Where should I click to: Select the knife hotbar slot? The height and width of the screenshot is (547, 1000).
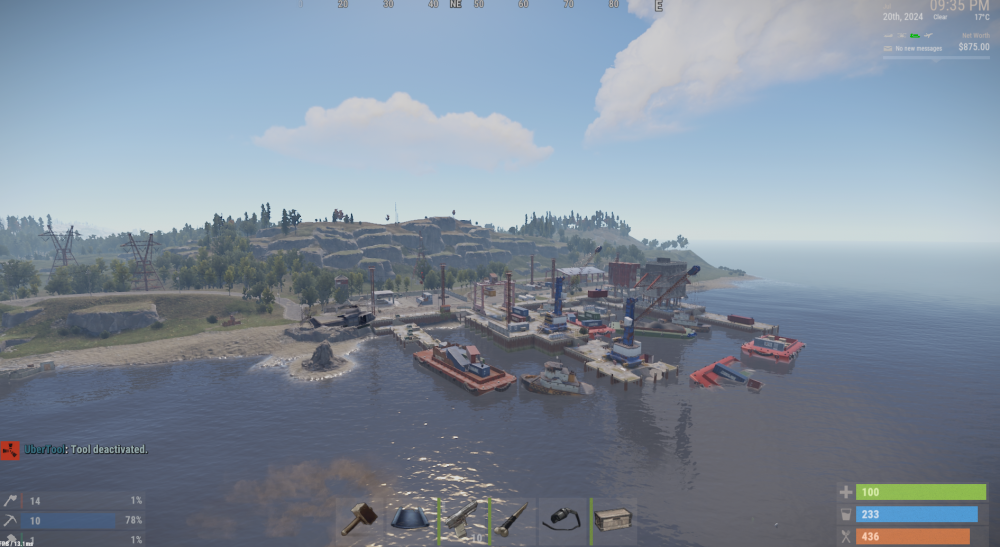click(x=513, y=519)
